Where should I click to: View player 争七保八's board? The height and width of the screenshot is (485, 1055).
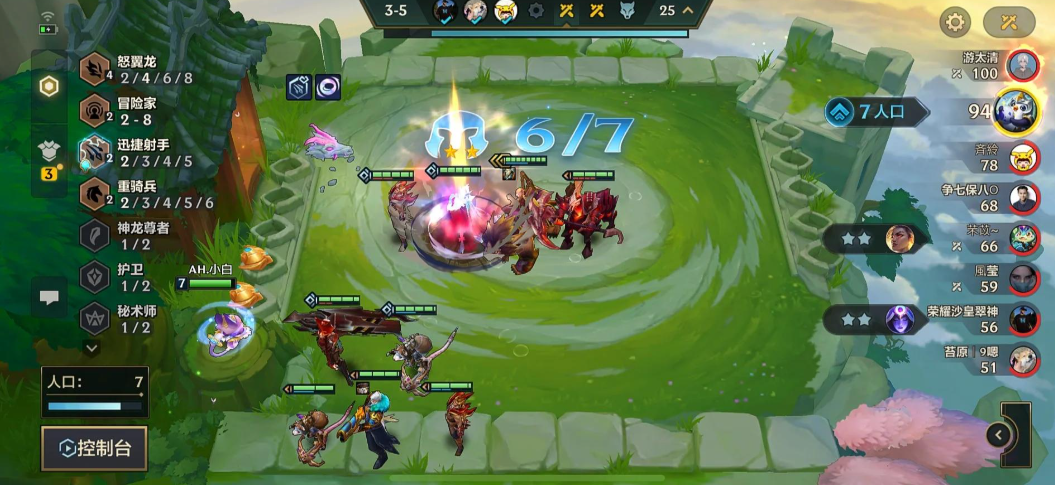point(1021,198)
